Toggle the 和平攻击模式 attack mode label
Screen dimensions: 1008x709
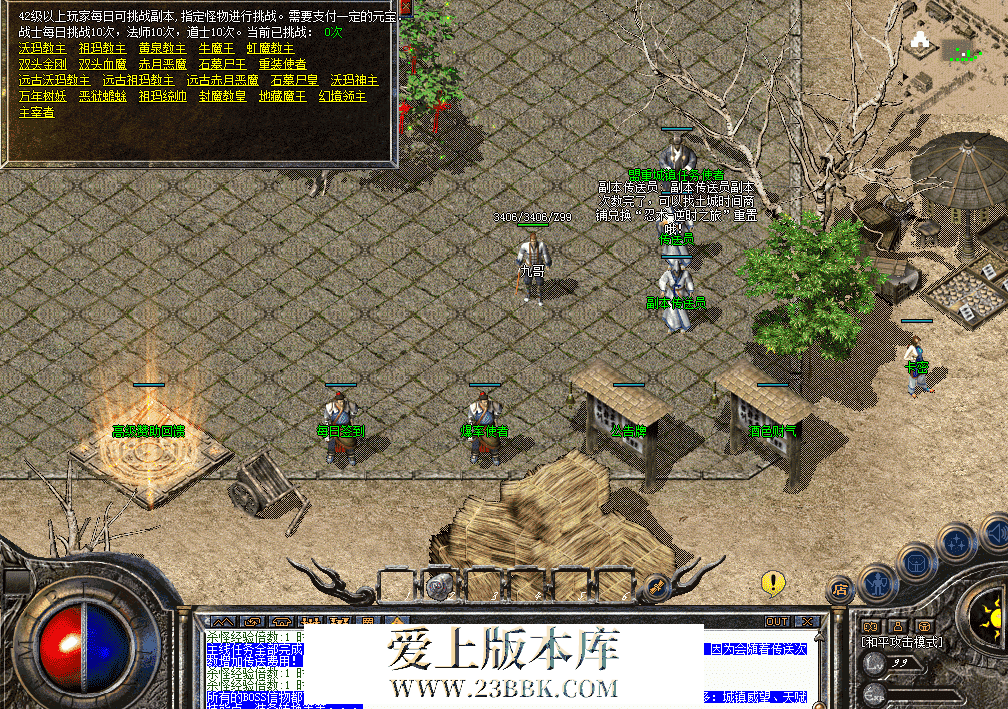[901, 641]
